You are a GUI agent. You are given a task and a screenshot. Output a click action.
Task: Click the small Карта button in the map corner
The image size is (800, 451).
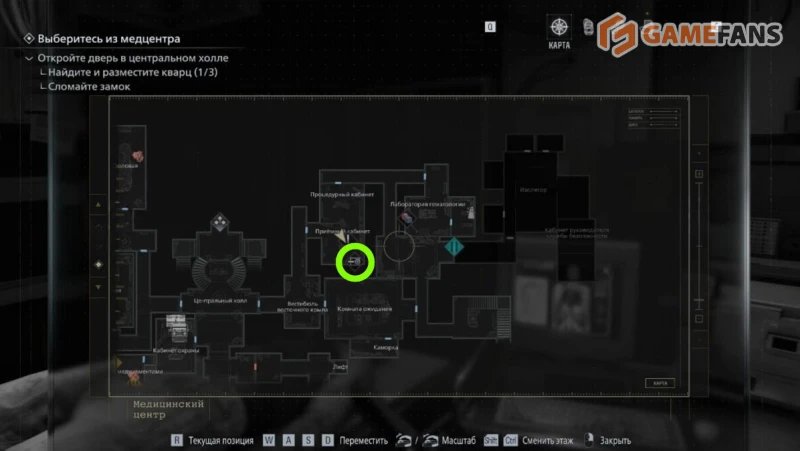(657, 383)
